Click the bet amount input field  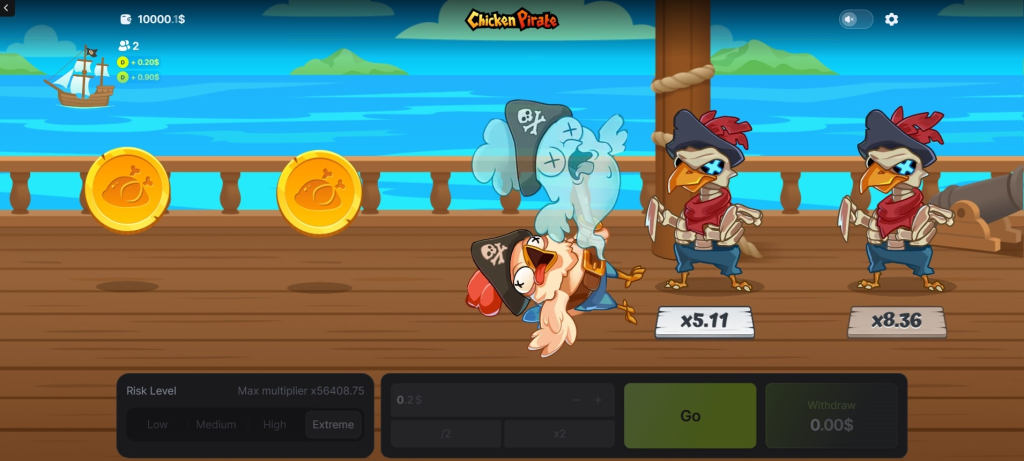pyautogui.click(x=470, y=400)
